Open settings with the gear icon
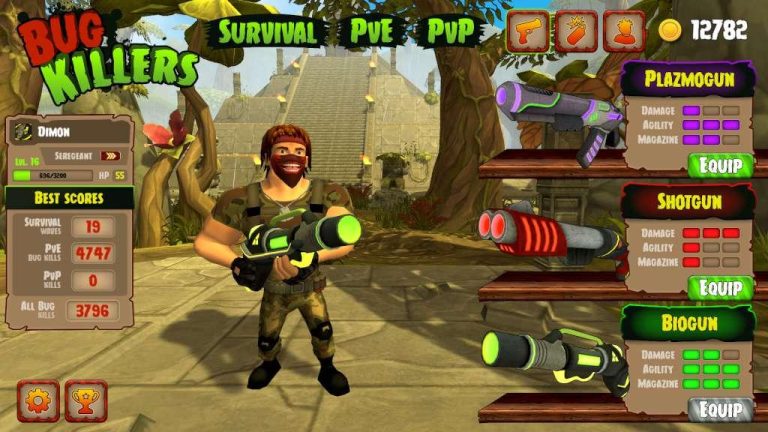The height and width of the screenshot is (432, 768). tap(38, 401)
